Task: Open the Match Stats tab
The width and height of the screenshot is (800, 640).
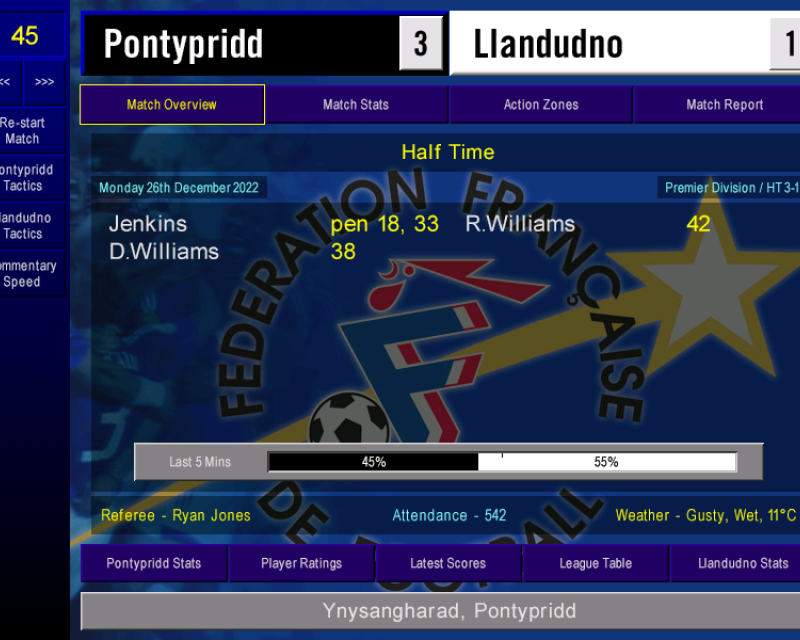Action: point(356,105)
